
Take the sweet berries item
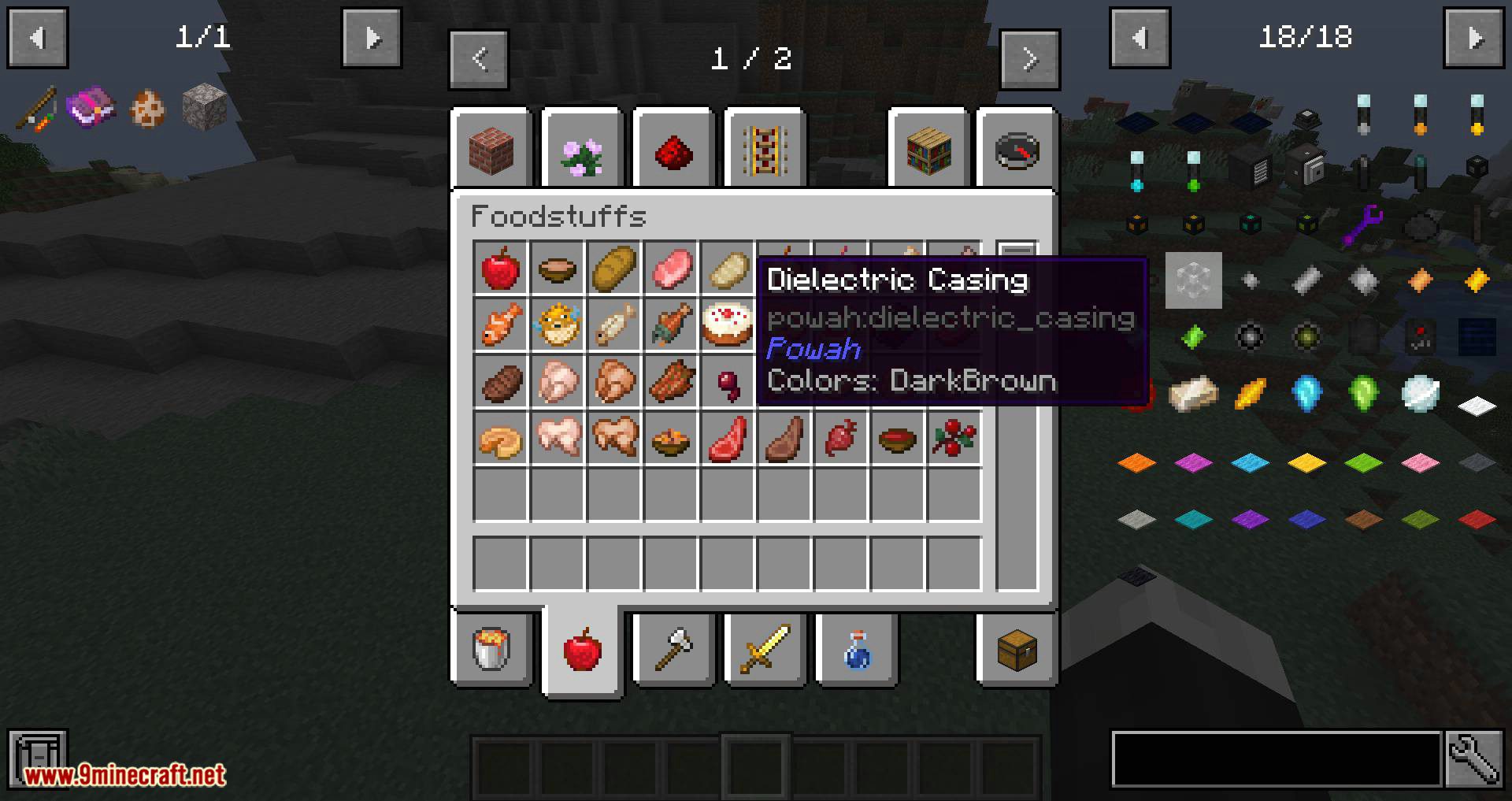pos(954,439)
